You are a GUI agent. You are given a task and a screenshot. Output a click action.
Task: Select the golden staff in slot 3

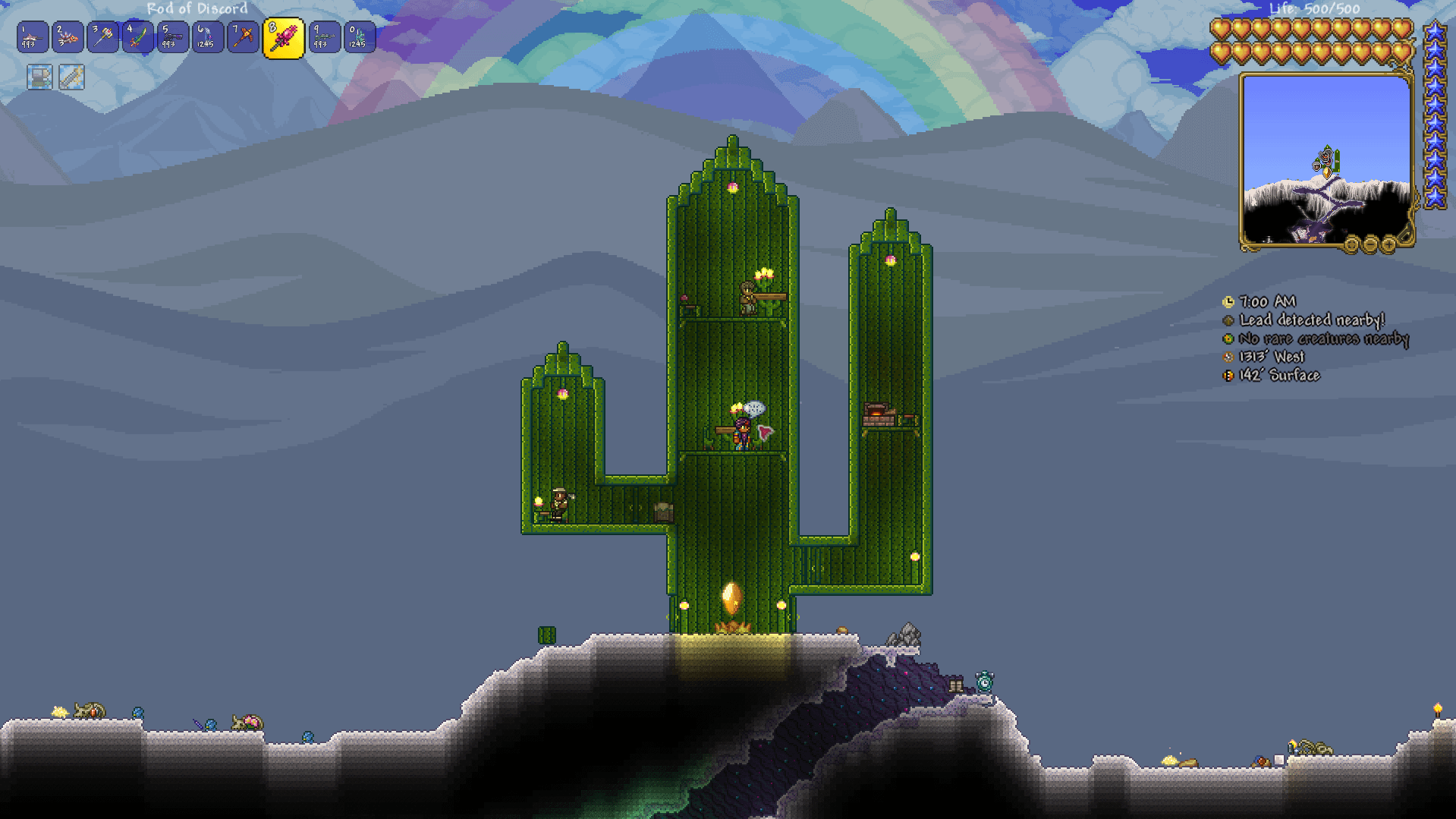[103, 37]
